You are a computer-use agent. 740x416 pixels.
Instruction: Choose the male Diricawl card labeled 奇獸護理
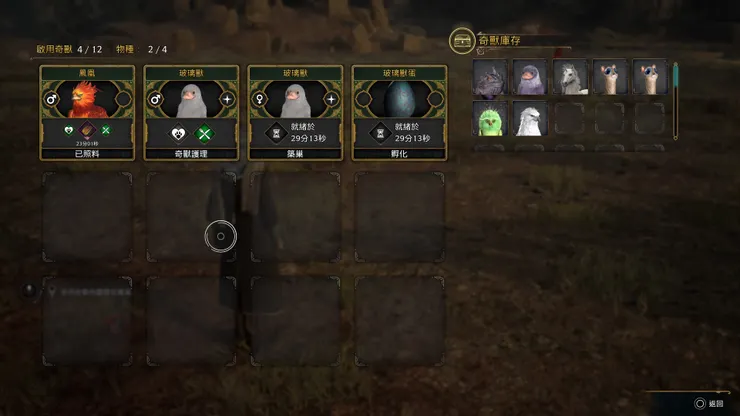(x=191, y=113)
